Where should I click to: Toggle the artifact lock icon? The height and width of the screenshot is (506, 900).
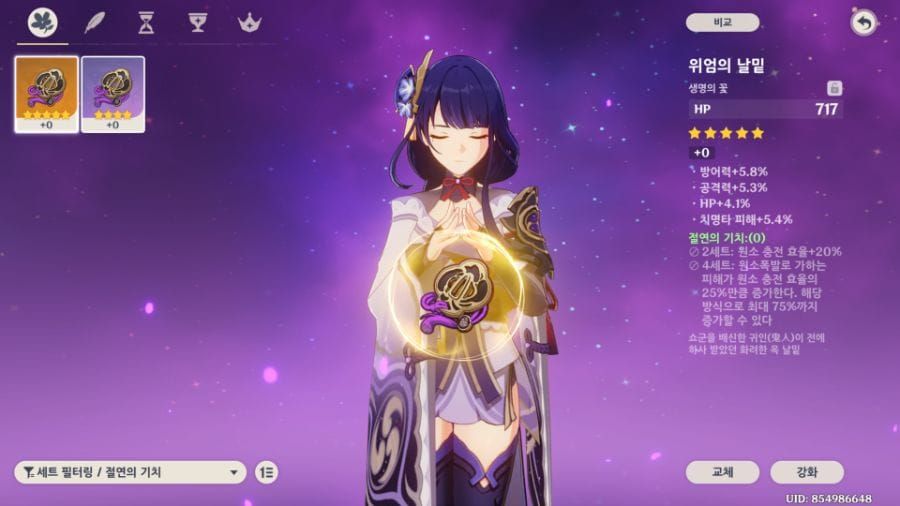coord(834,88)
